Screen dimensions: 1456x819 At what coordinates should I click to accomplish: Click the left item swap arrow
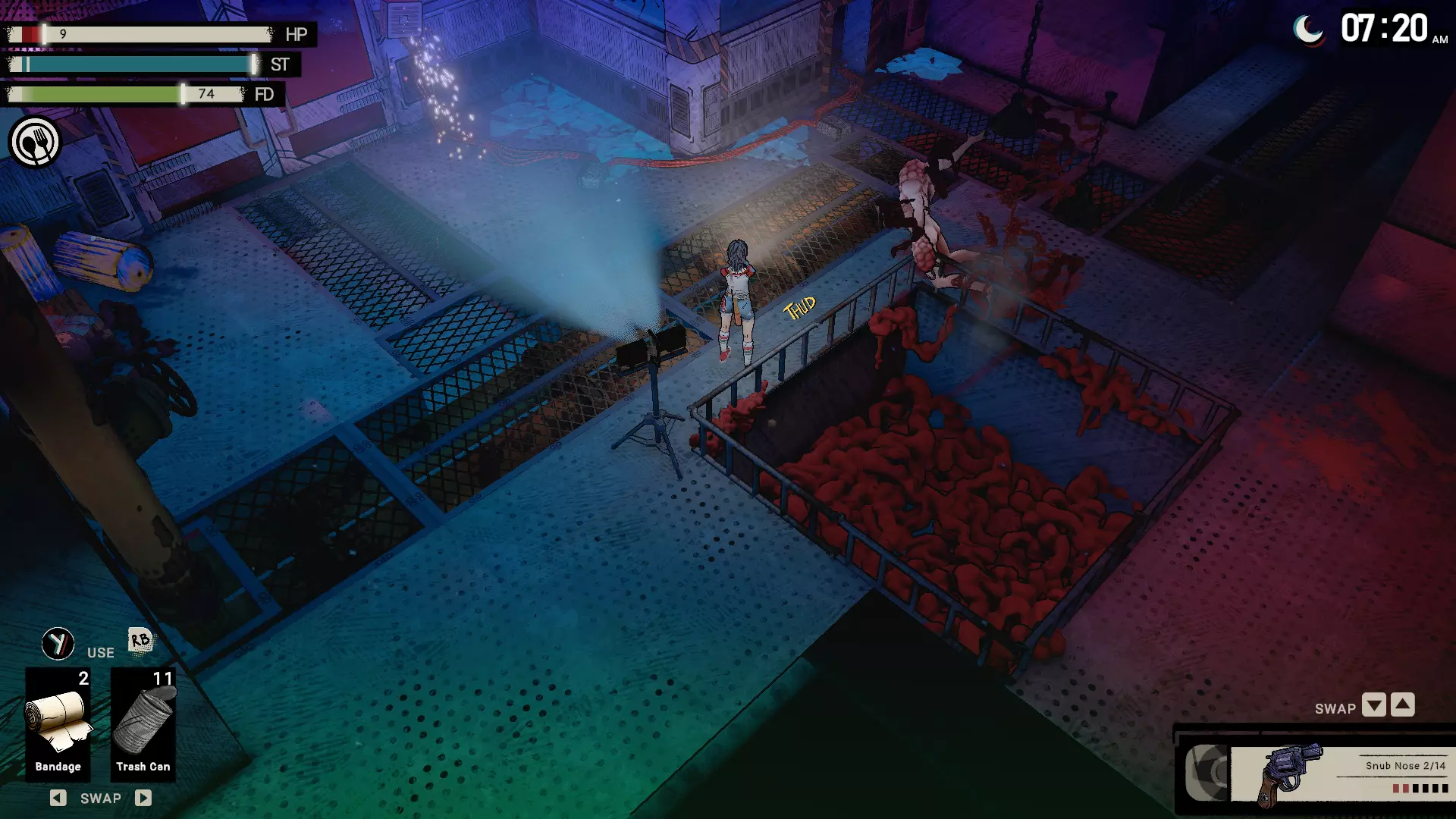[58, 798]
